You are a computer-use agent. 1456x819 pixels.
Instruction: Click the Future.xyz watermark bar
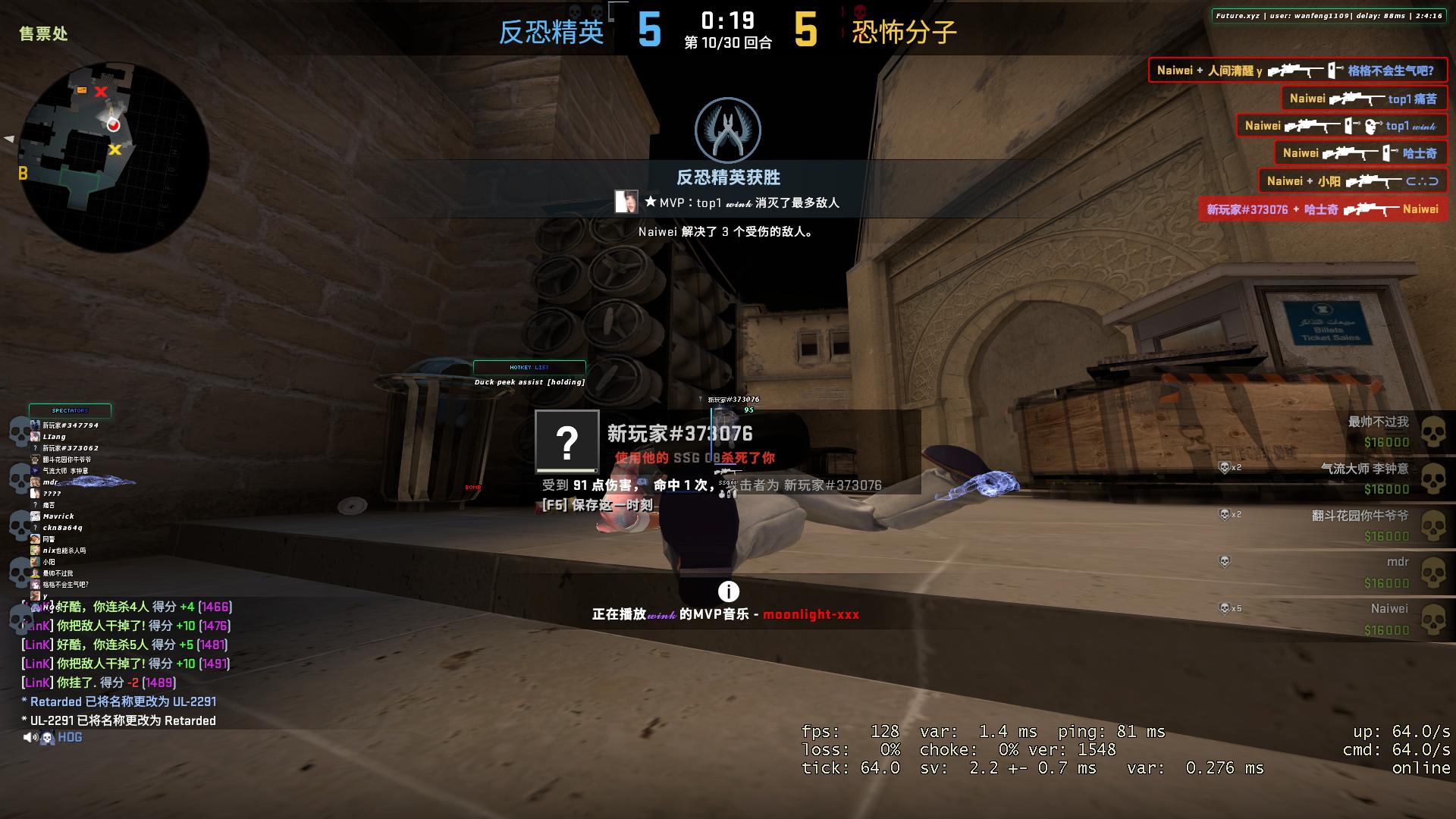click(x=1328, y=16)
